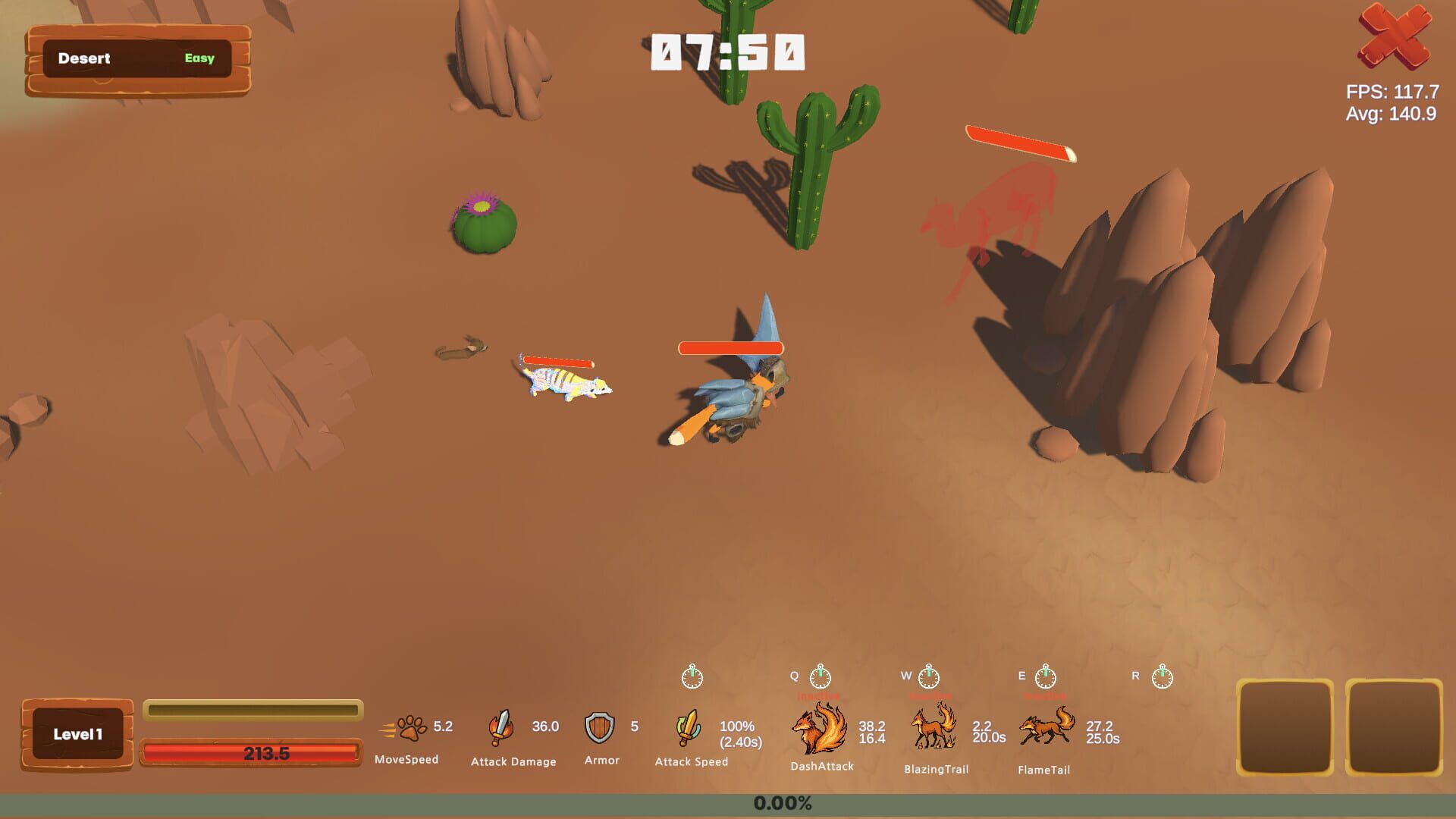Click the DashAttack fox ability icon
Screen dimensions: 1456x819
[820, 730]
